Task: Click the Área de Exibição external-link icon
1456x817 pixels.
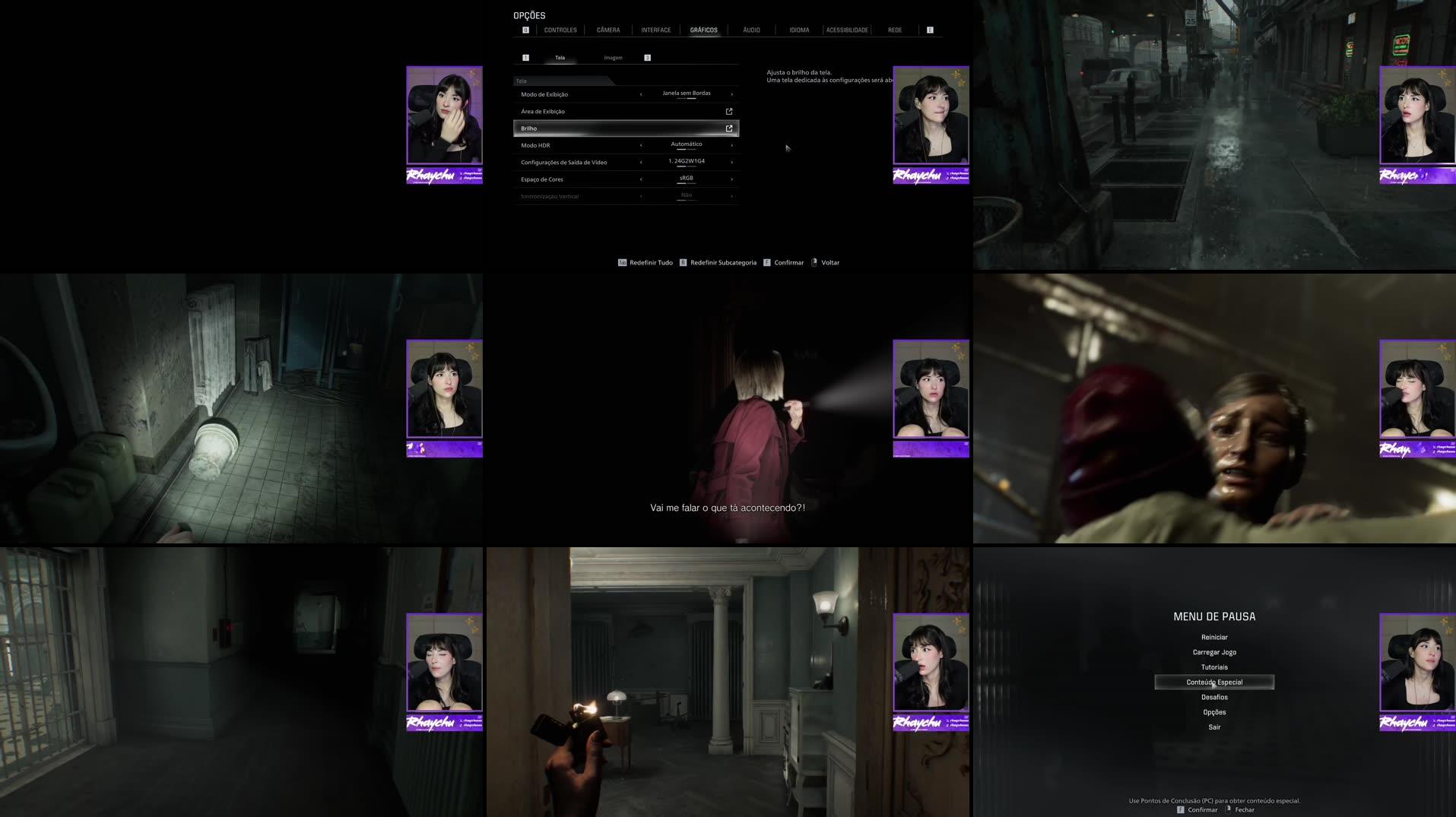Action: coord(728,111)
